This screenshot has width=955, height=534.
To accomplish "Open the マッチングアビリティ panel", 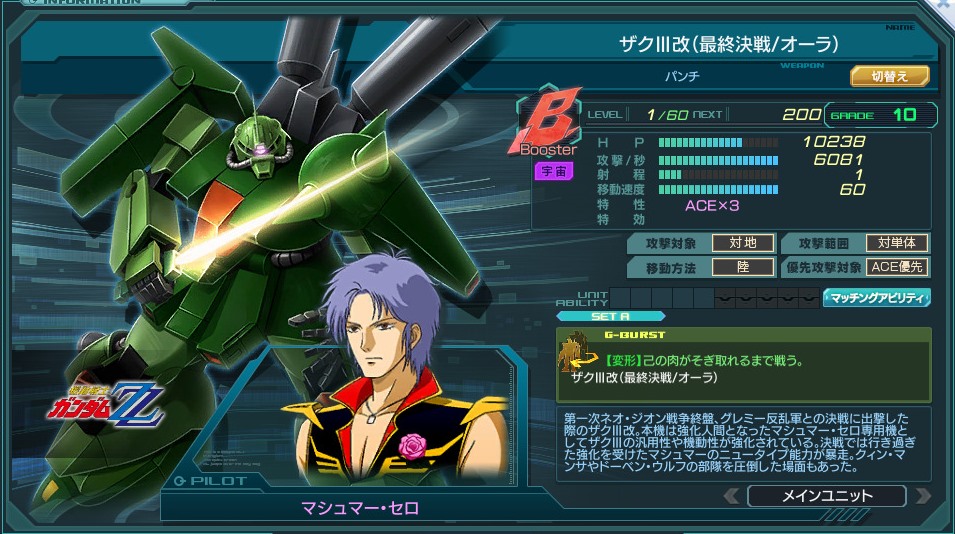I will pos(876,297).
